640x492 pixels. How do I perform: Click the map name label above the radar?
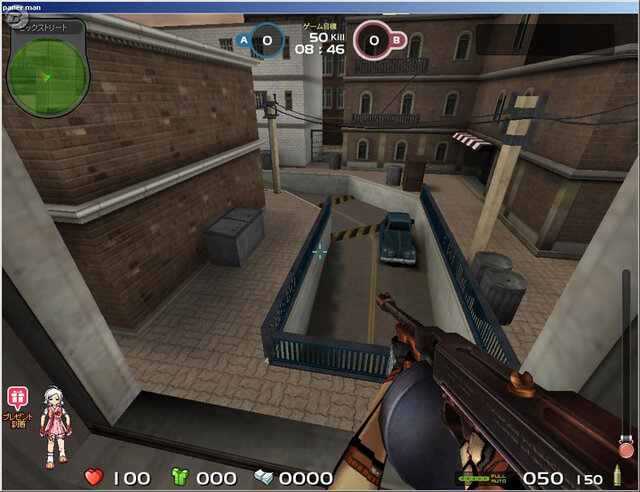[x=42, y=27]
